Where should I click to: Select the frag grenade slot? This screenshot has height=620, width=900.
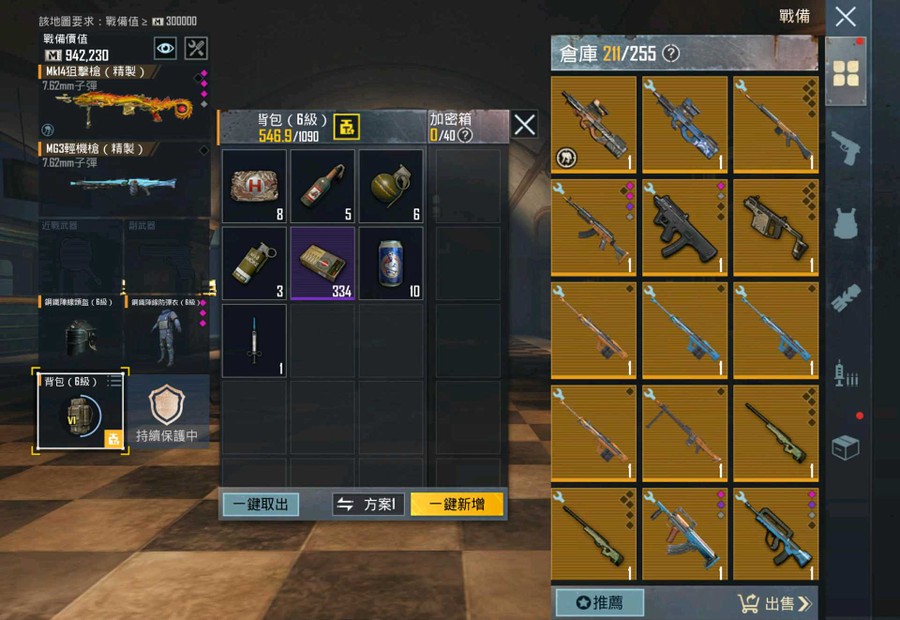coord(391,186)
